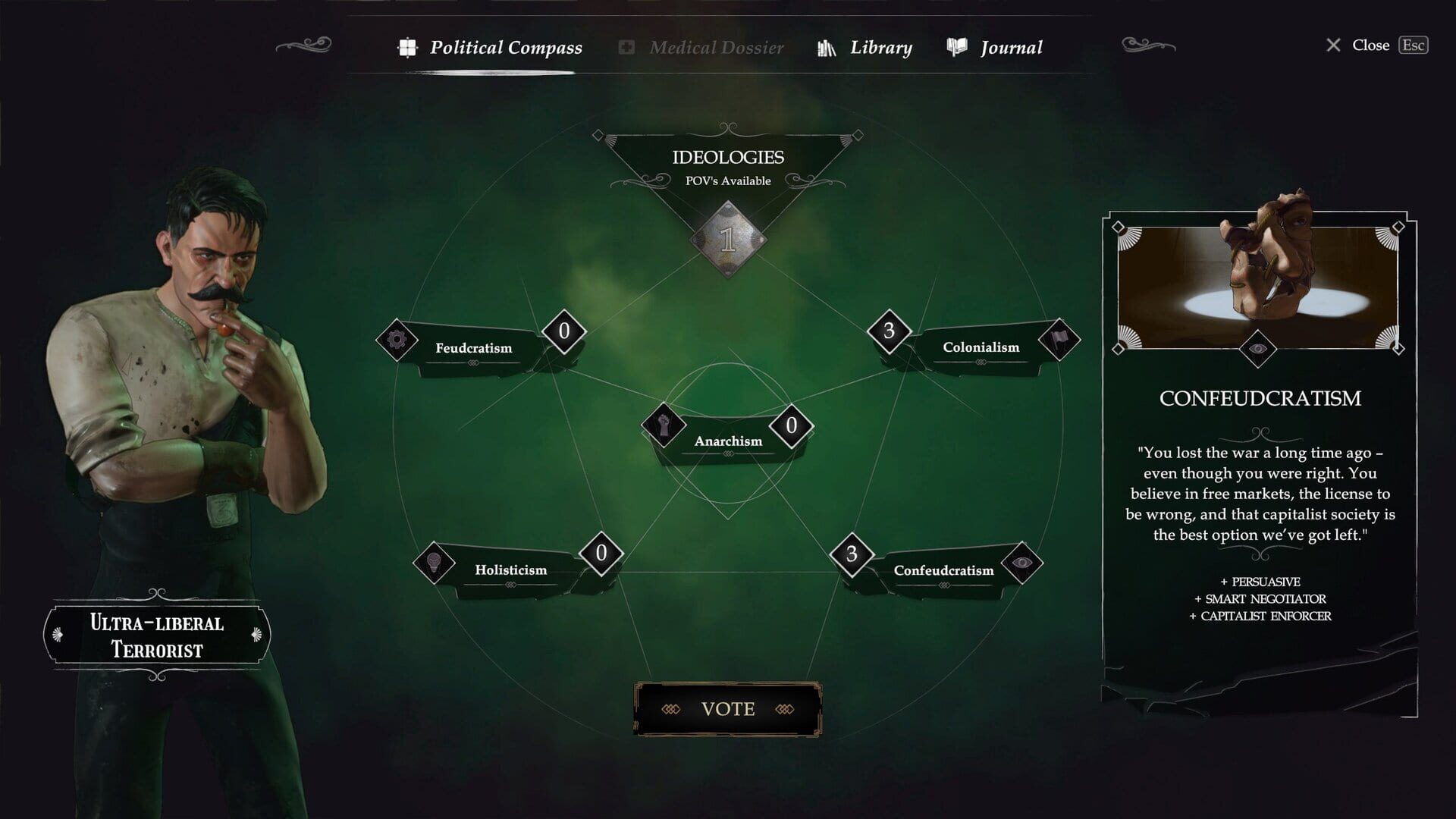The image size is (1456, 819).
Task: Click the Journal open book icon
Action: click(955, 46)
